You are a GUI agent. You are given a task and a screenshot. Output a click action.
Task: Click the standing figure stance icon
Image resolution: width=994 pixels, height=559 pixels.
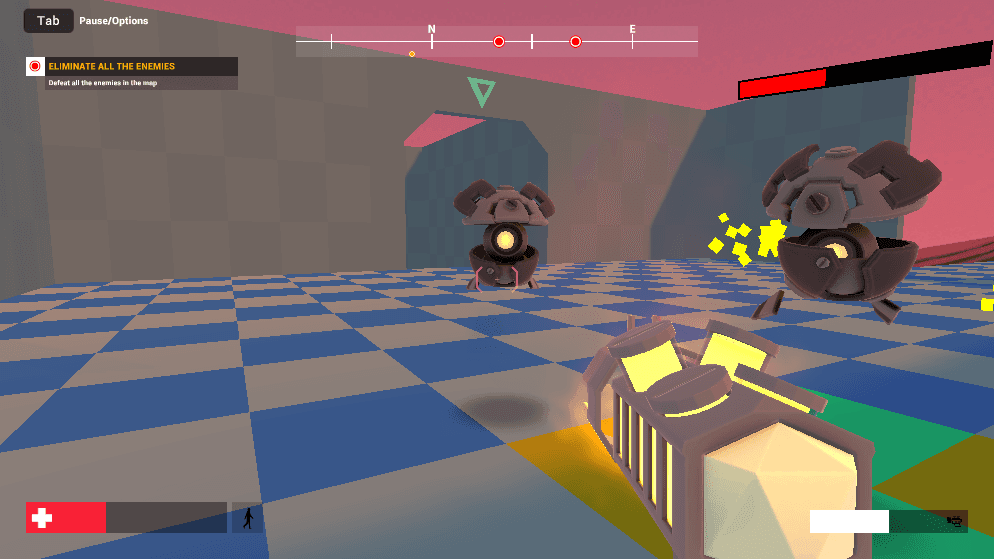click(x=247, y=518)
